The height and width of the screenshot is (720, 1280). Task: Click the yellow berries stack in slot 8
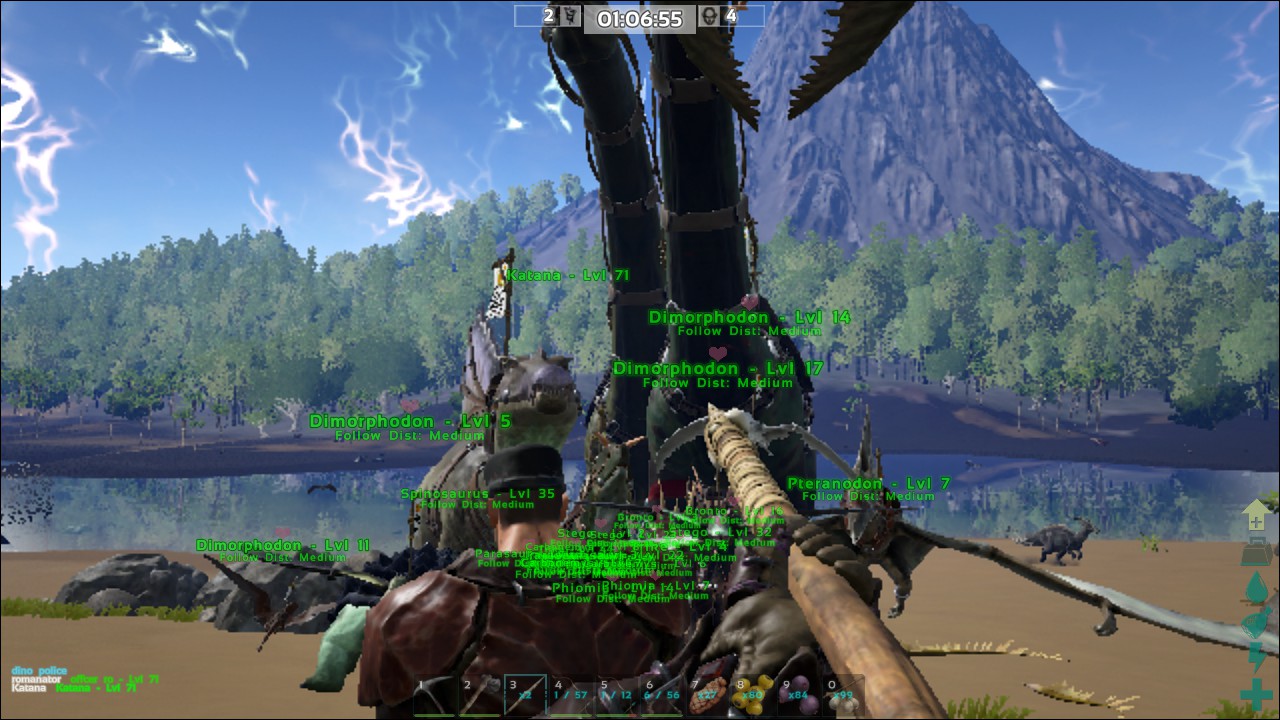point(753,694)
